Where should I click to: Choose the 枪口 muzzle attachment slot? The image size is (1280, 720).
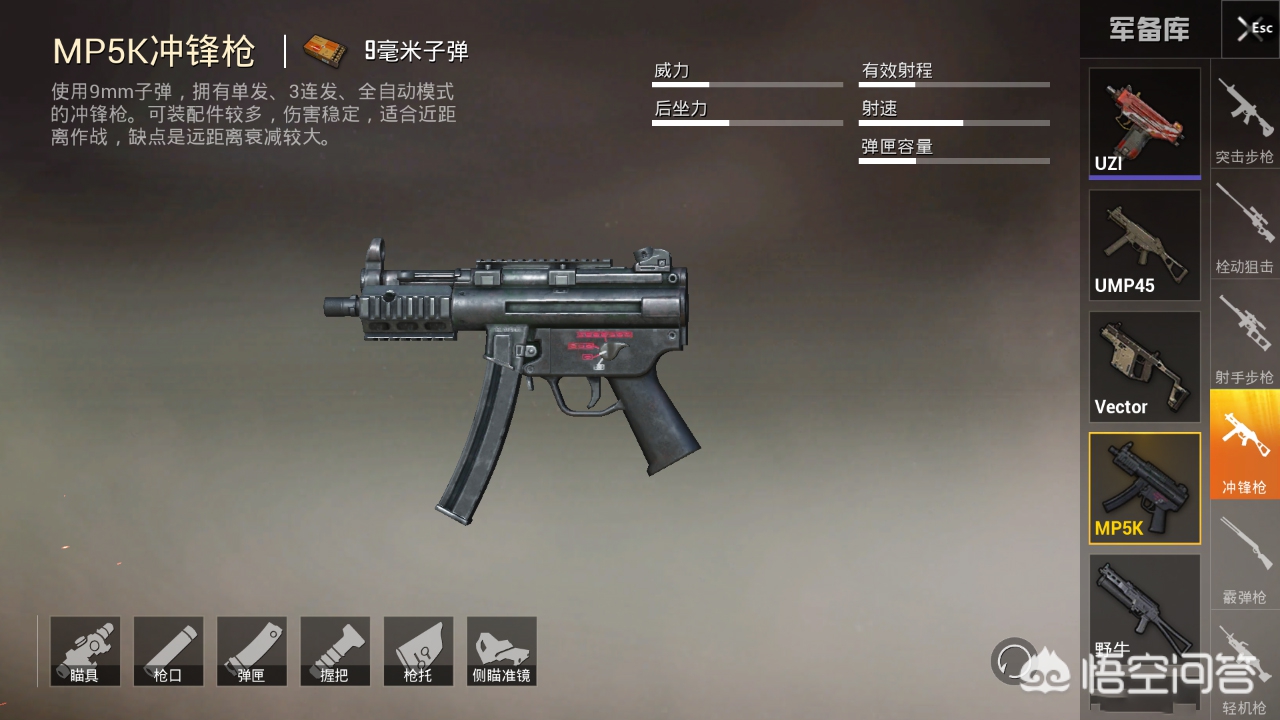click(168, 651)
